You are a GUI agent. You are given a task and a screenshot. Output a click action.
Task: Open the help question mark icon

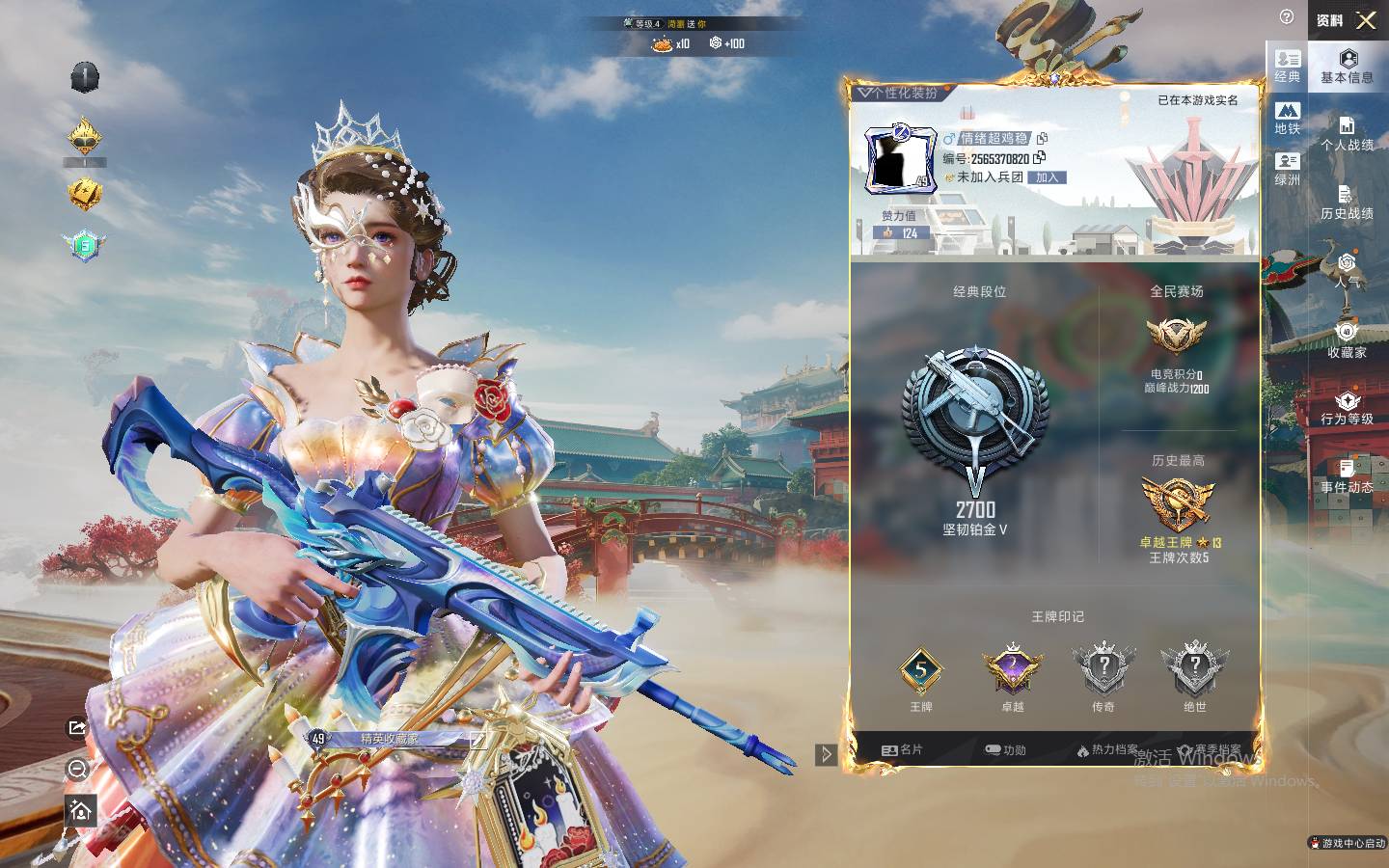click(x=1286, y=17)
